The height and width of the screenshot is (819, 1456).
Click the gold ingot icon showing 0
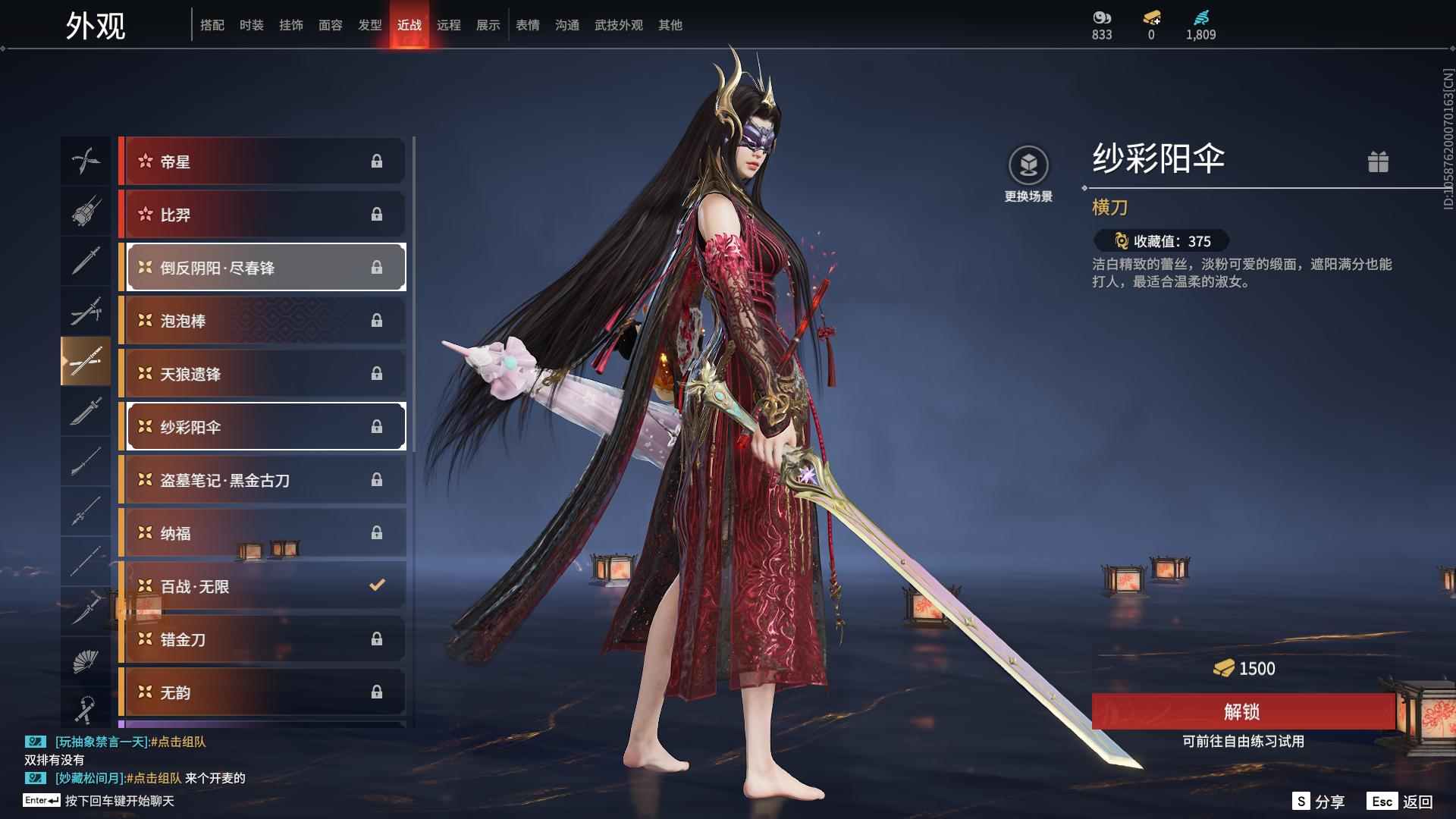[x=1152, y=17]
